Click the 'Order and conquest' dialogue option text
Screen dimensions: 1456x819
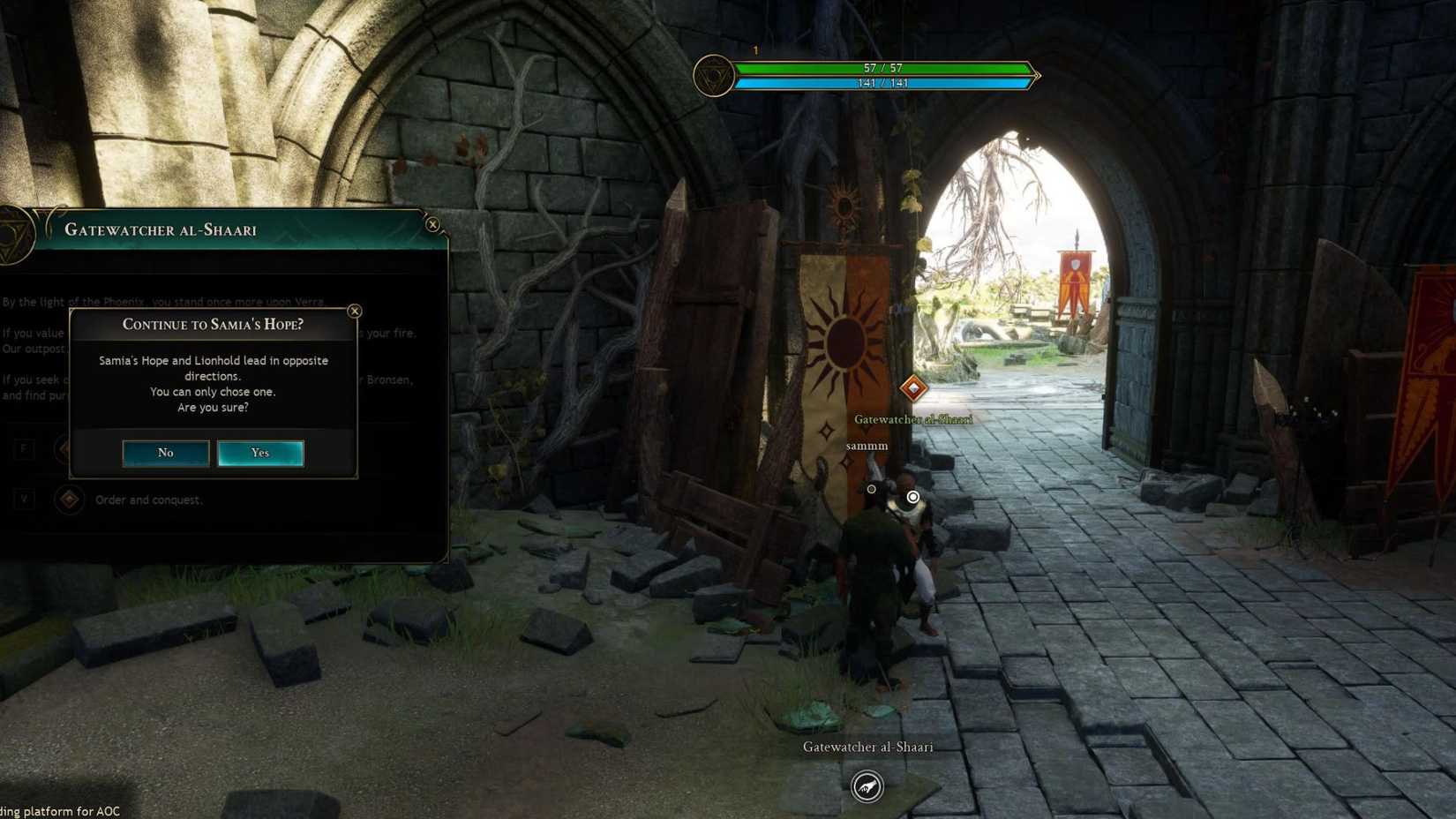click(148, 500)
